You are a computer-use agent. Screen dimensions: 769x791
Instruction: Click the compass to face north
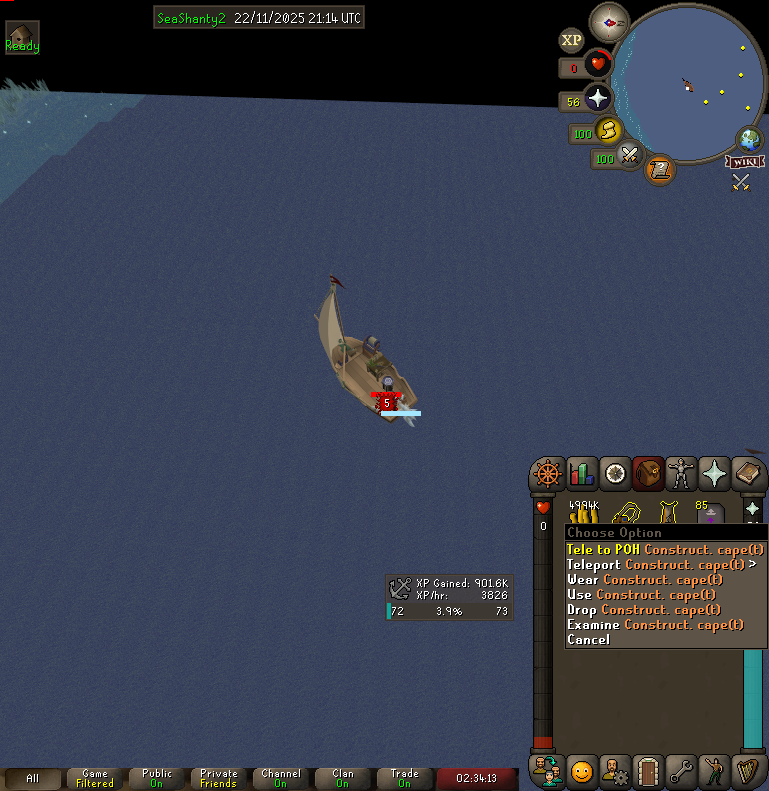click(608, 21)
